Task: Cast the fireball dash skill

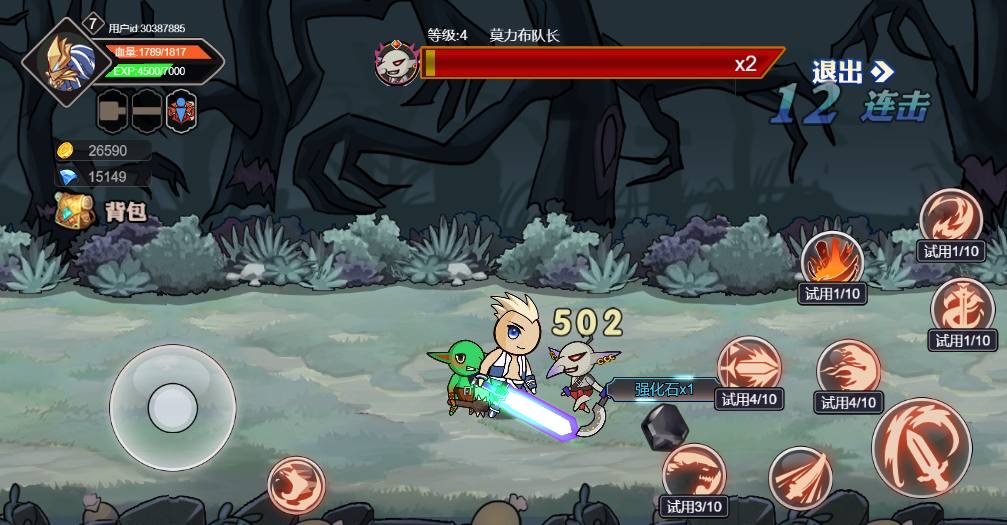Action: [848, 369]
